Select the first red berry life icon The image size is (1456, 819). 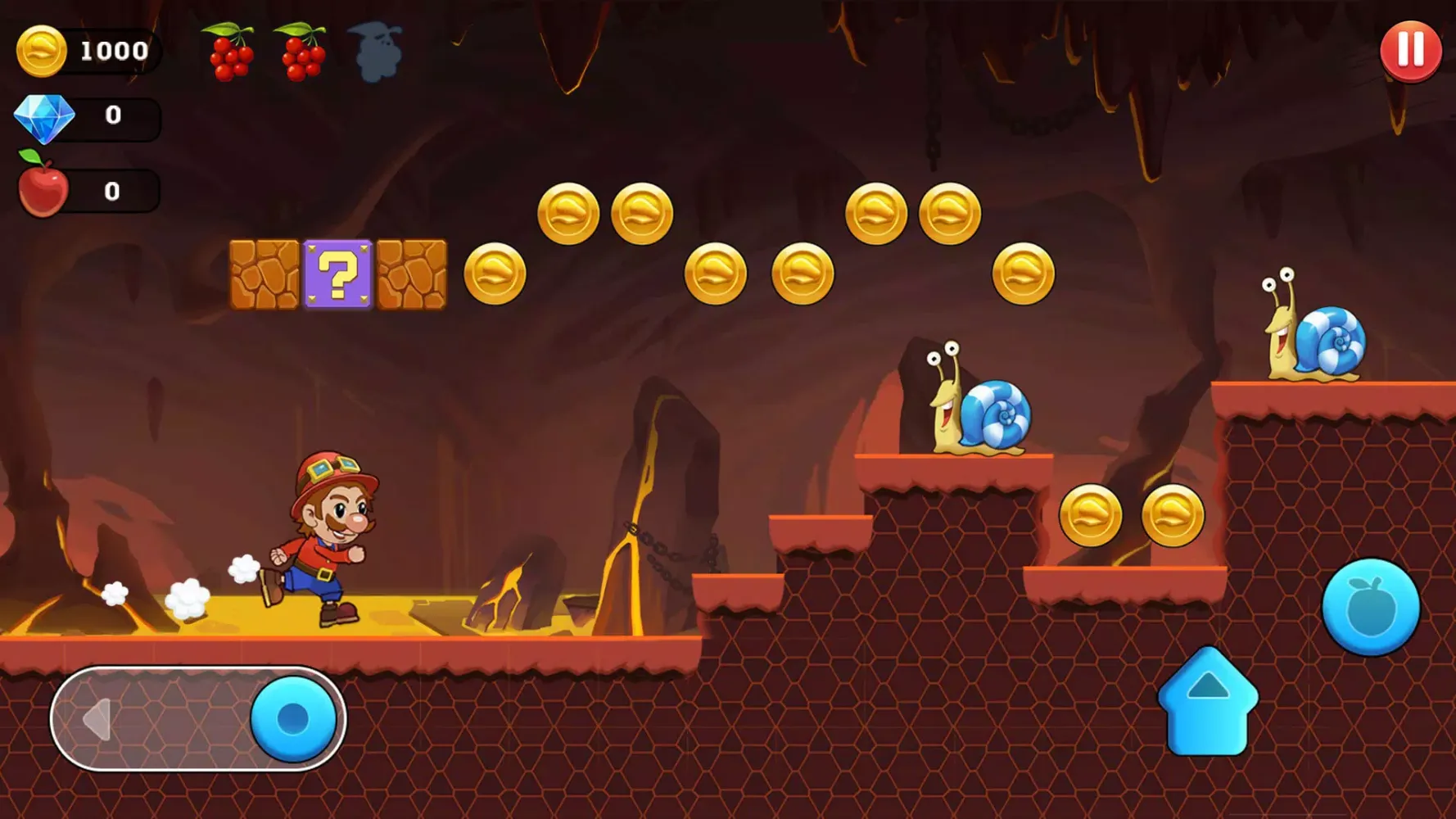[228, 51]
